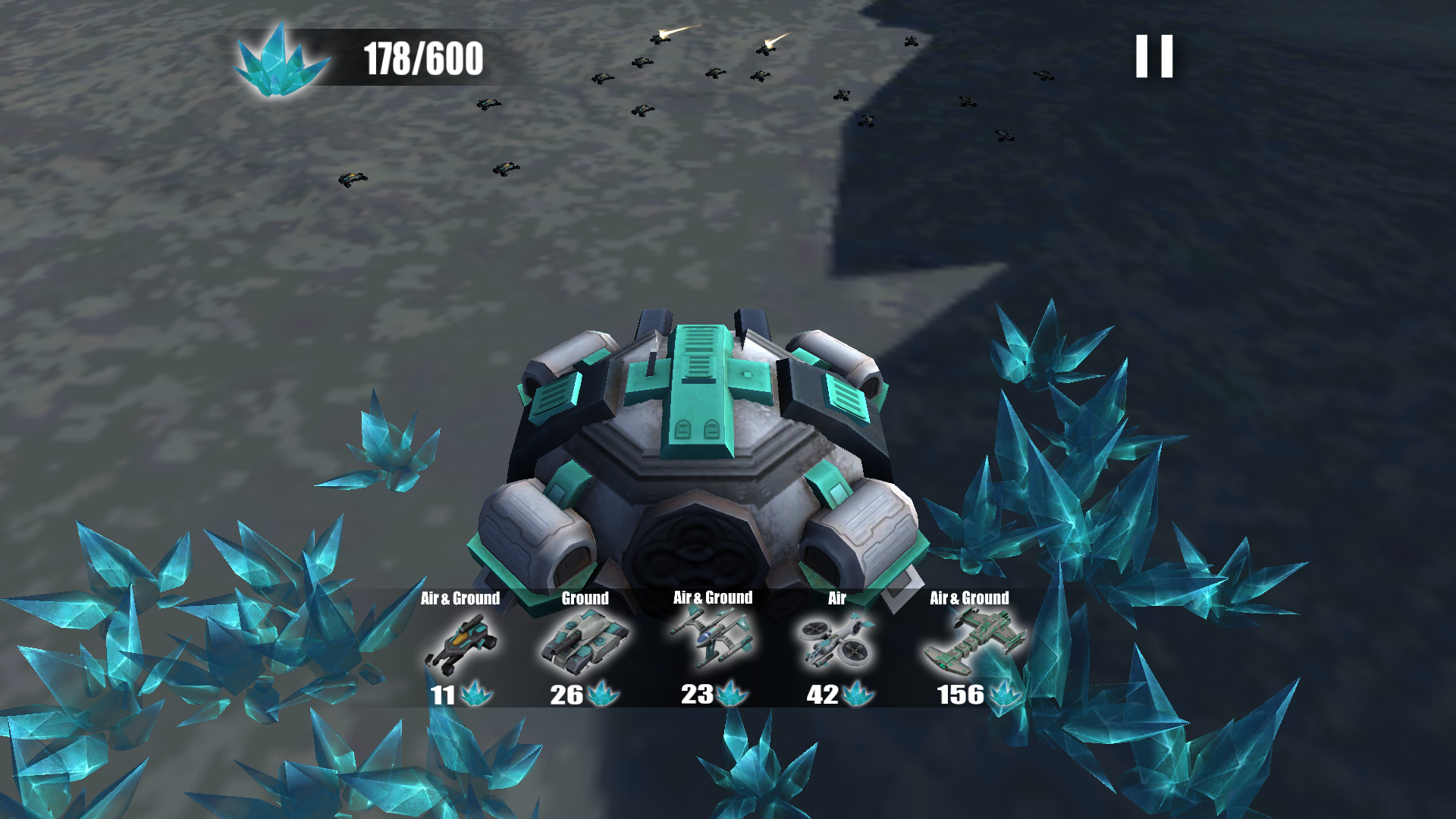1456x819 pixels.
Task: Build the 11-crystal Air & Ground buggy unit
Action: pos(461,646)
